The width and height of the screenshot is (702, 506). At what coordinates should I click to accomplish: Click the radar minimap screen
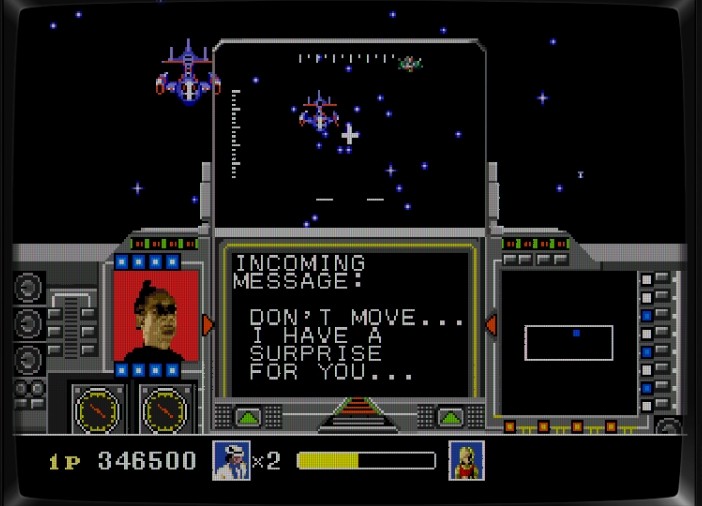568,343
